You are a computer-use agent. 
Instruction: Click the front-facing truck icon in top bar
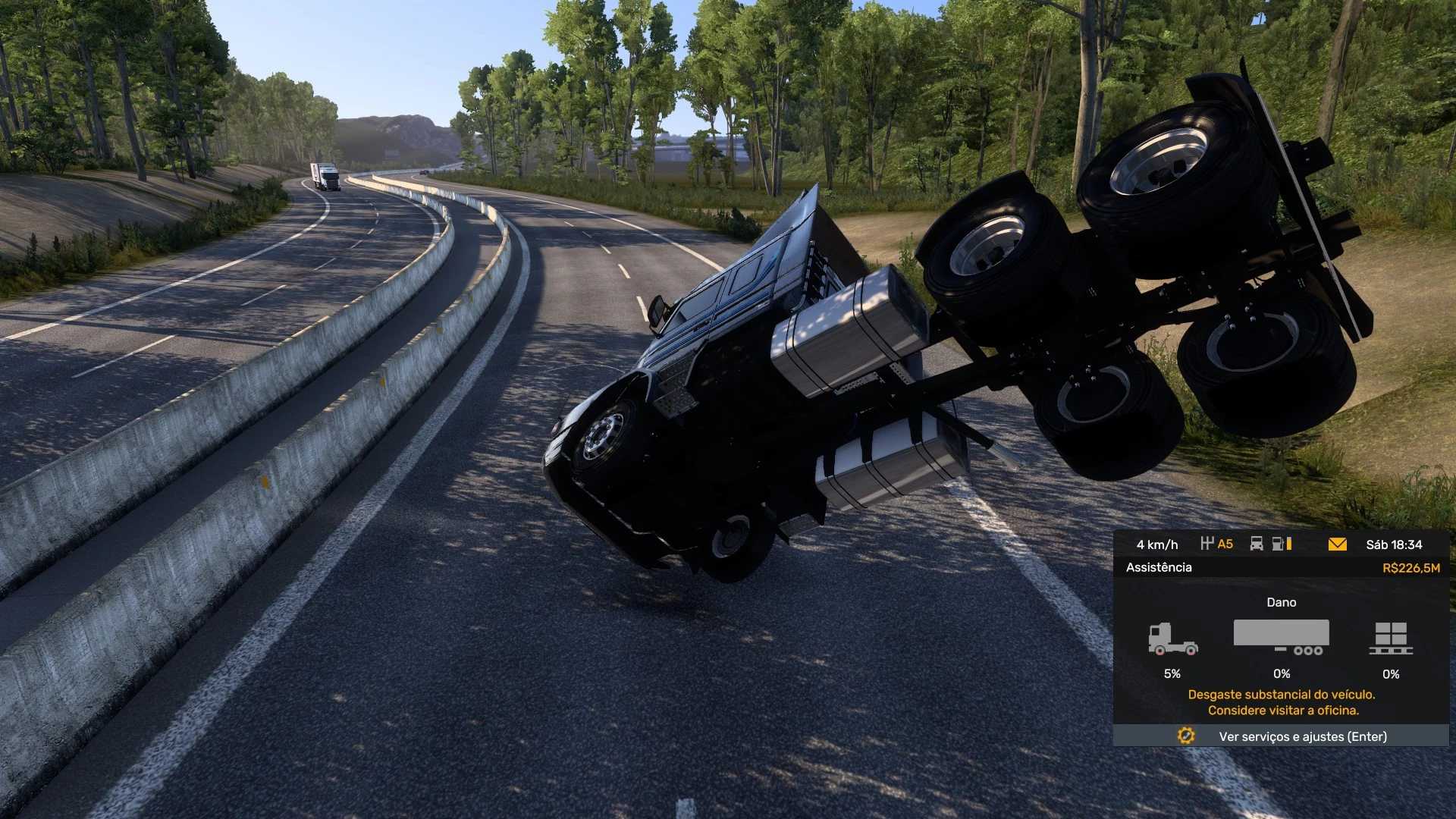pos(1257,544)
